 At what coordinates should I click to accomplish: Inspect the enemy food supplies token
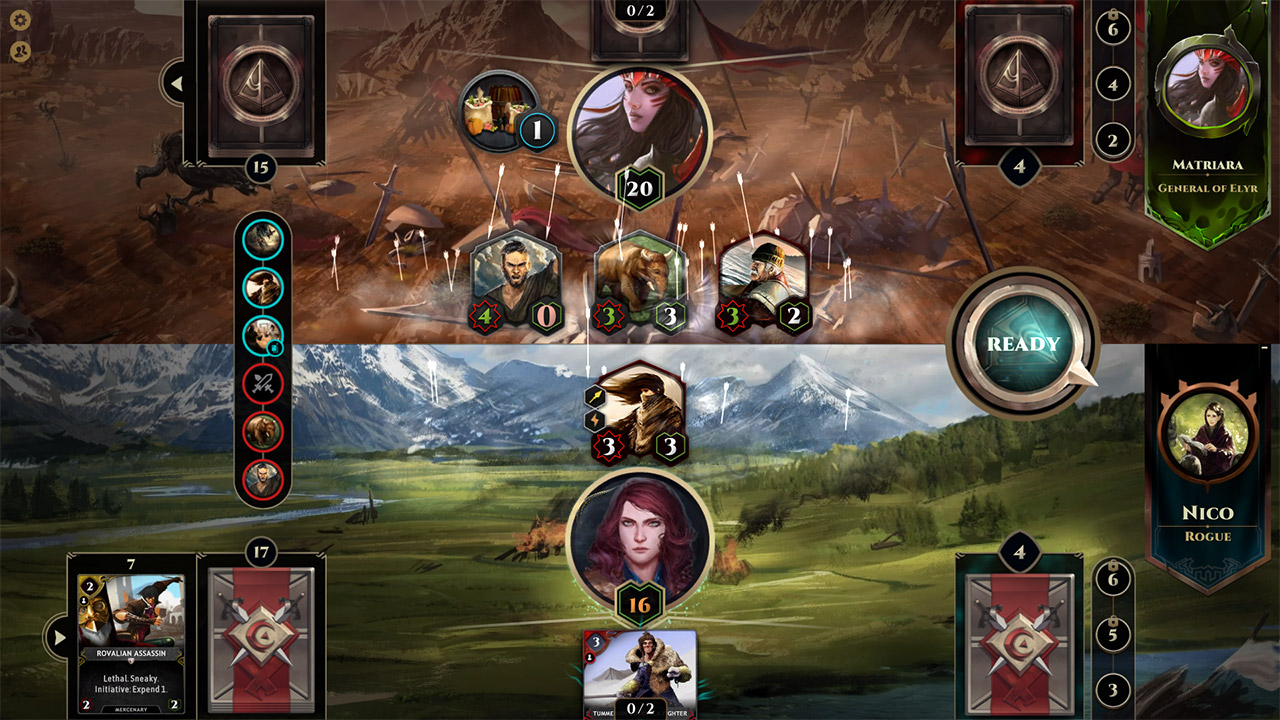click(497, 110)
